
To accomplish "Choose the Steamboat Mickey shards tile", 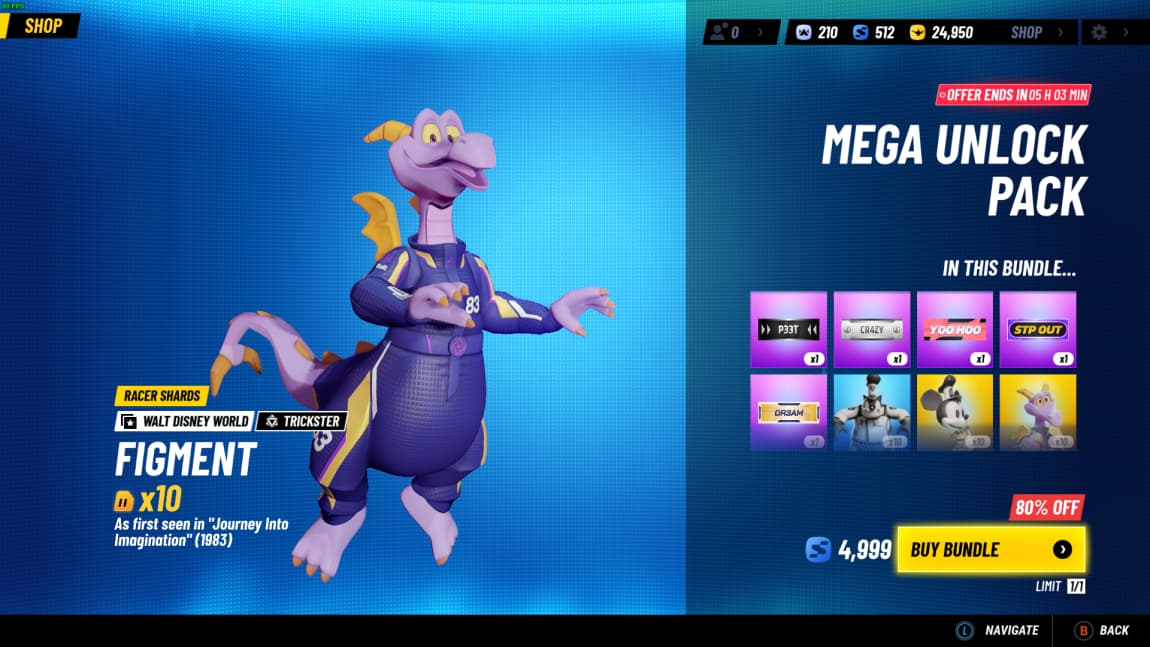I will click(x=955, y=412).
